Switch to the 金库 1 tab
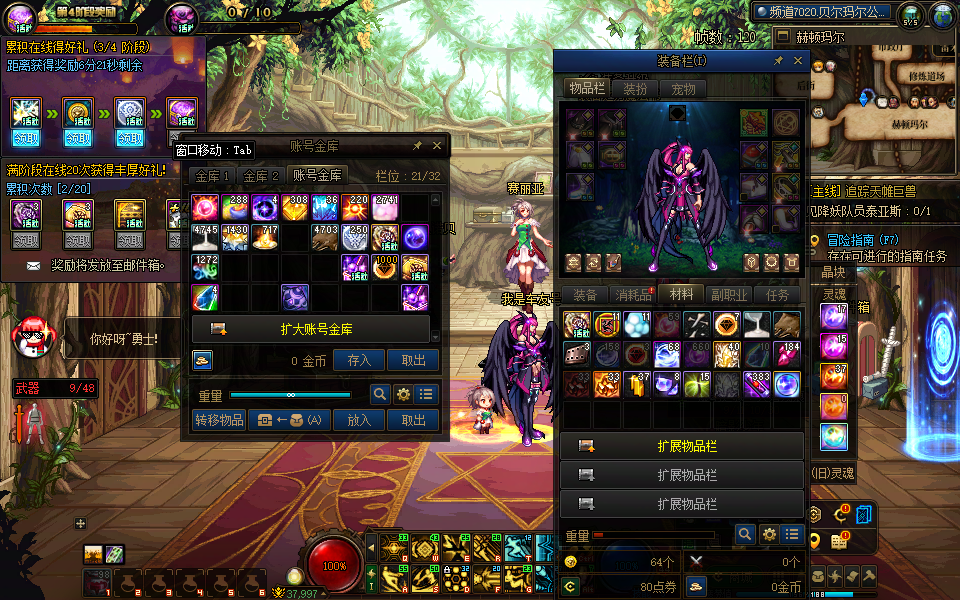Viewport: 960px width, 600px height. click(212, 175)
